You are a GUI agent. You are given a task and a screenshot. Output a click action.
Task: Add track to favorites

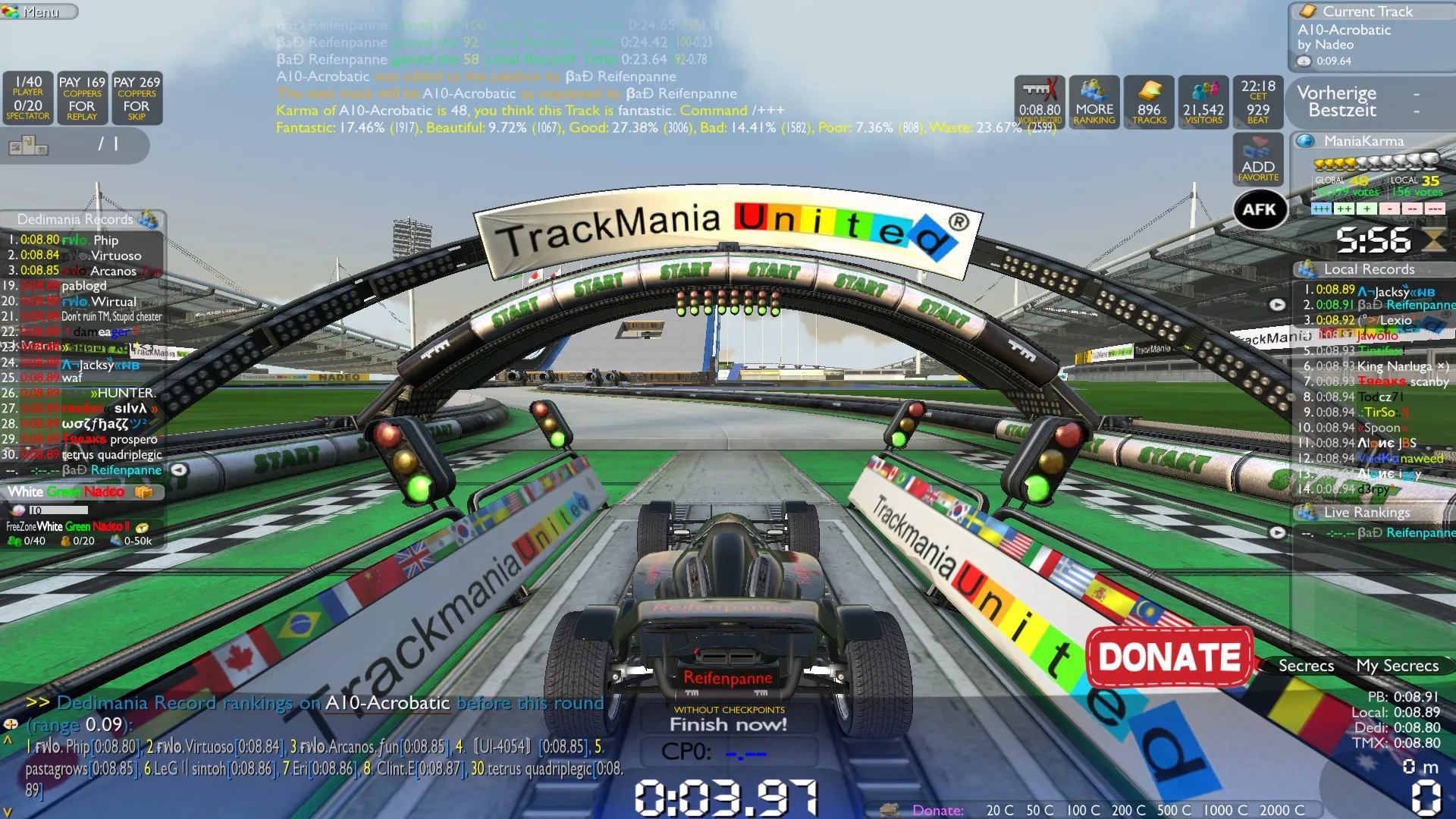(x=1258, y=159)
